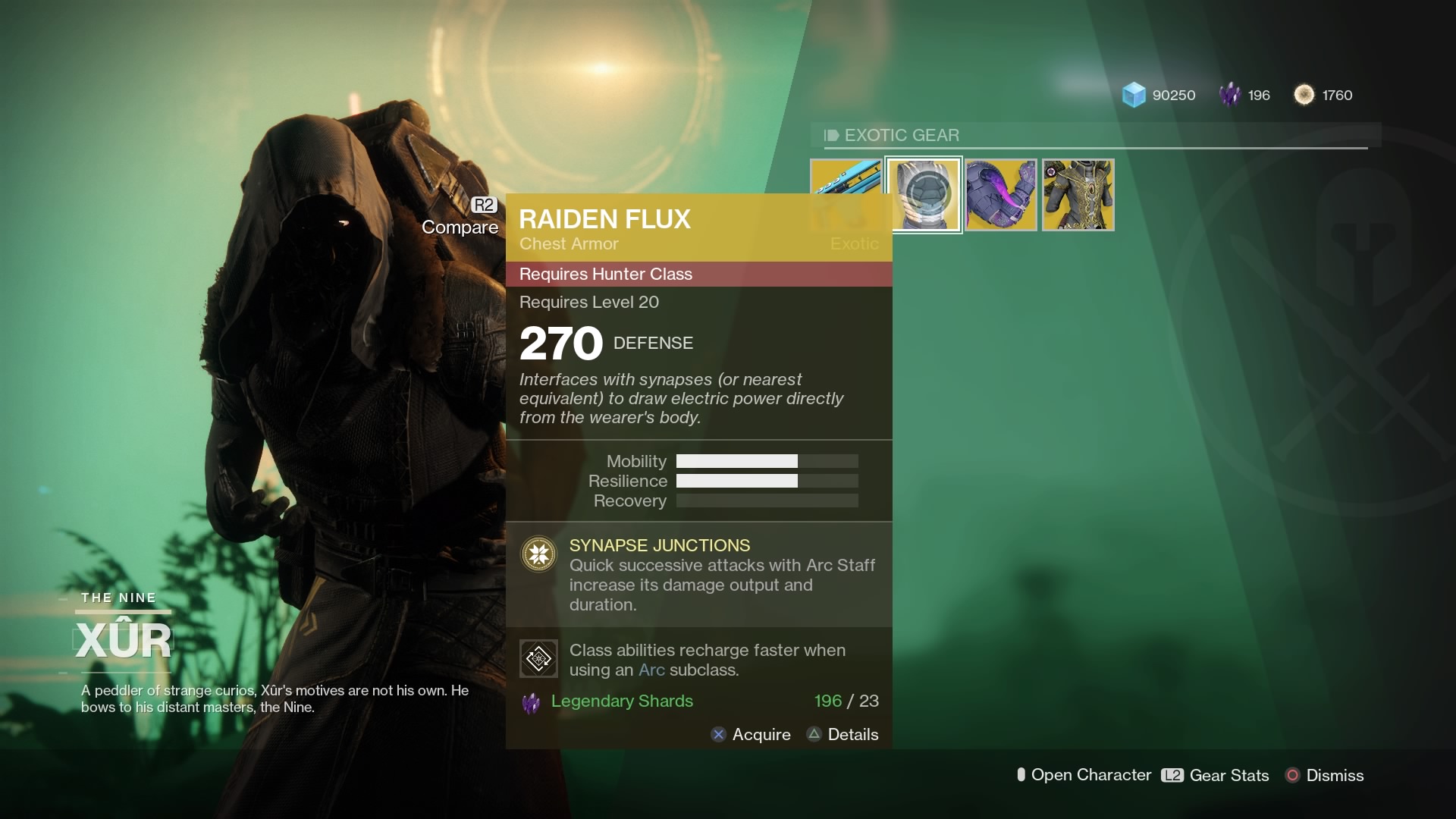The height and width of the screenshot is (819, 1456).
Task: Select the exotic warlock robes item
Action: [x=1078, y=194]
